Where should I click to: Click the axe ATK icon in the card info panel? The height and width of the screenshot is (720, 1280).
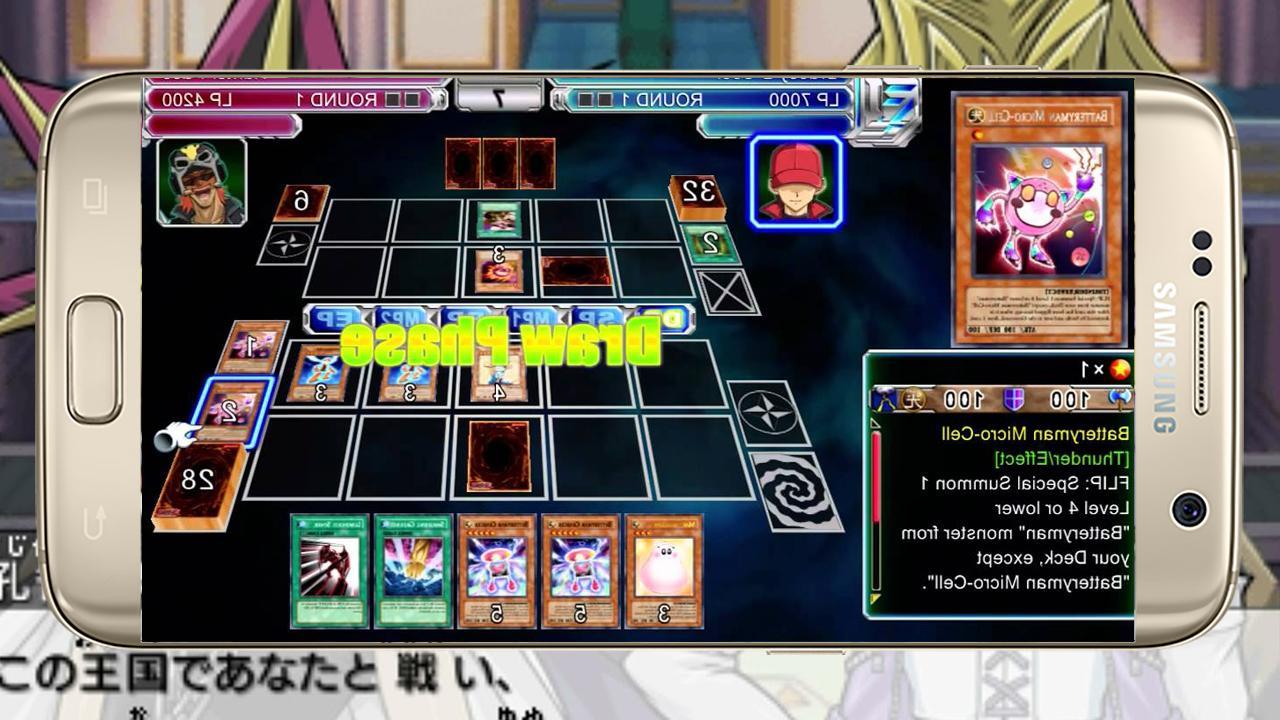(1118, 398)
